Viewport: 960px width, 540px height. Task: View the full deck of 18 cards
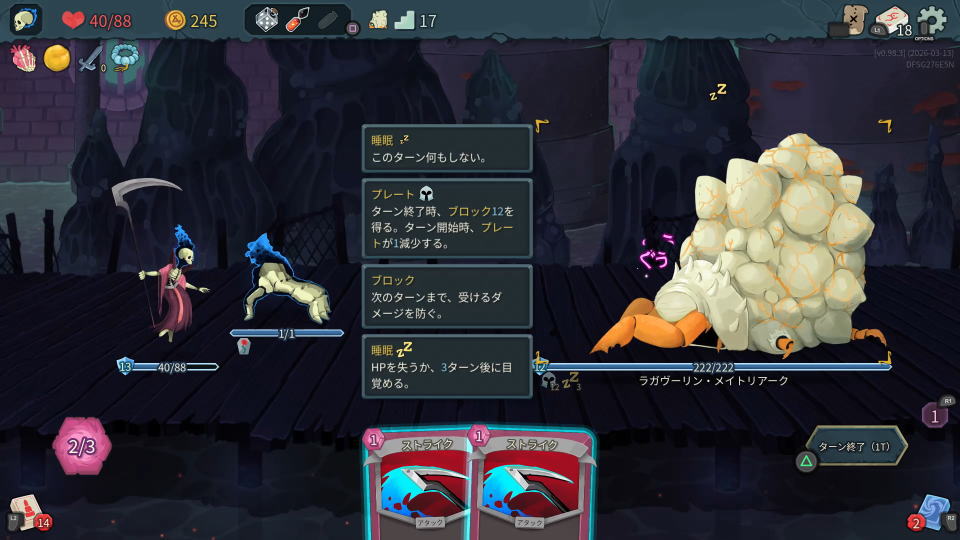pos(891,20)
